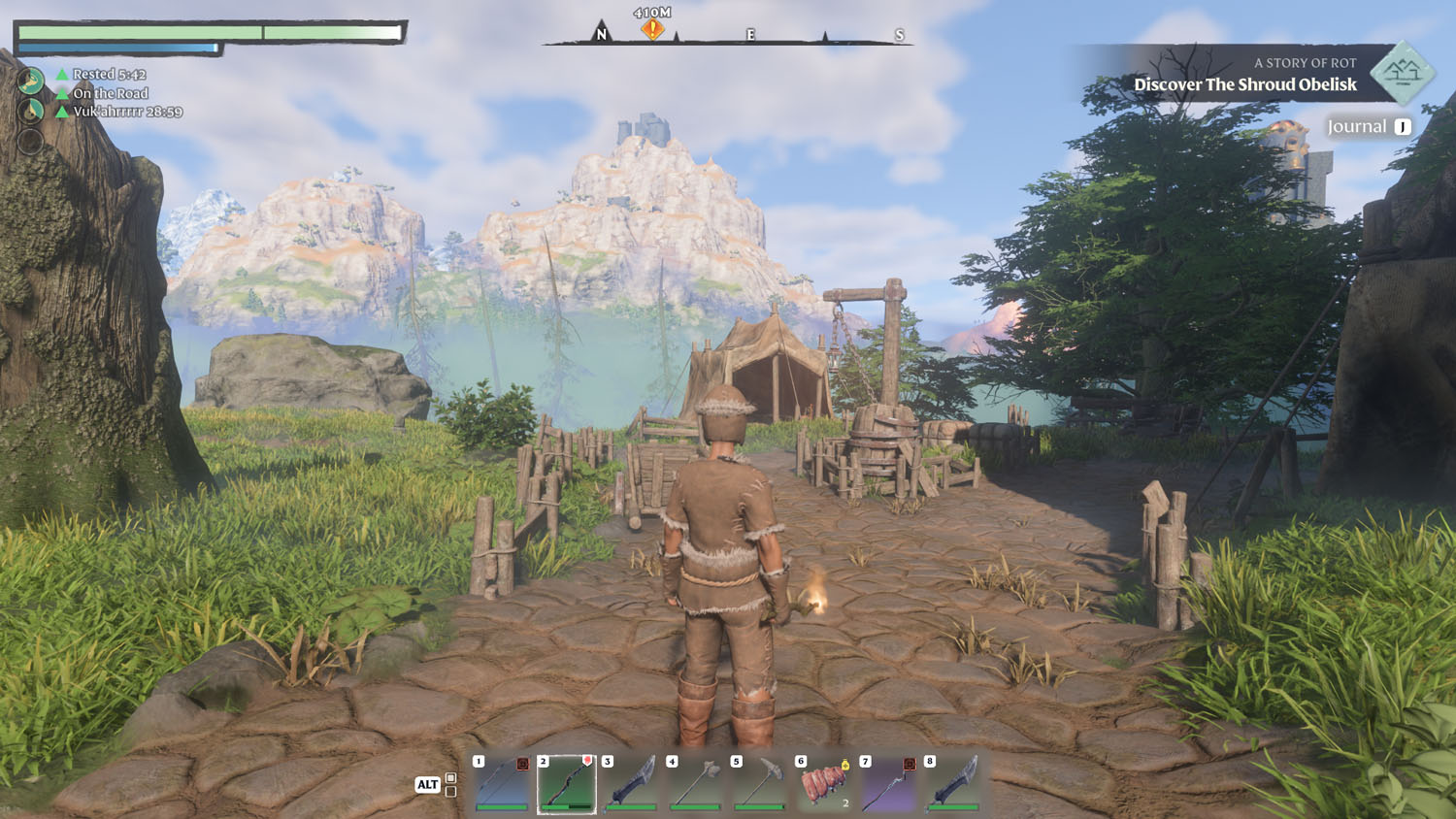
Task: Select the axe in hotbar slot 4
Action: (x=695, y=783)
